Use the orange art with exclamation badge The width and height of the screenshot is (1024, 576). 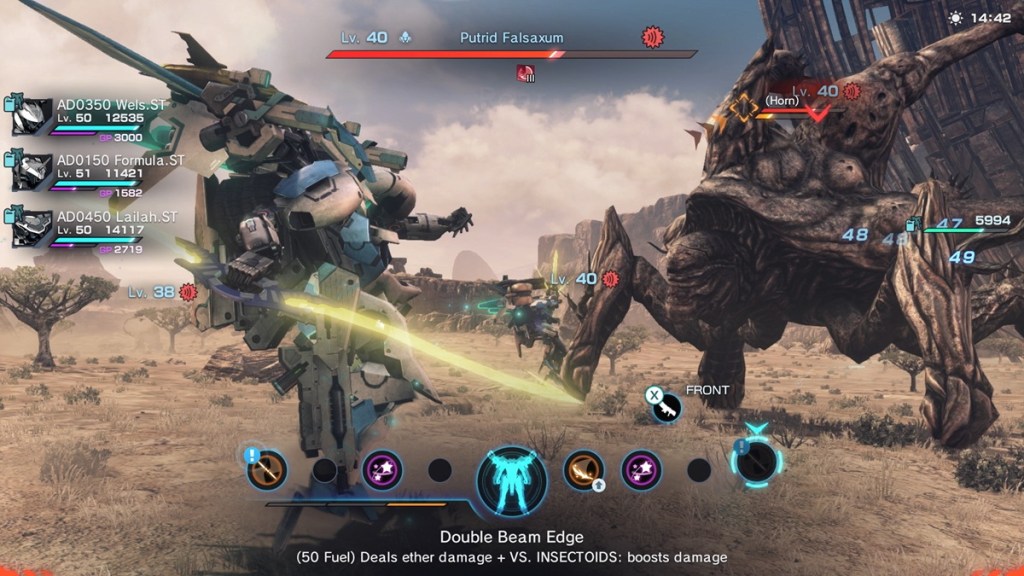[267, 469]
